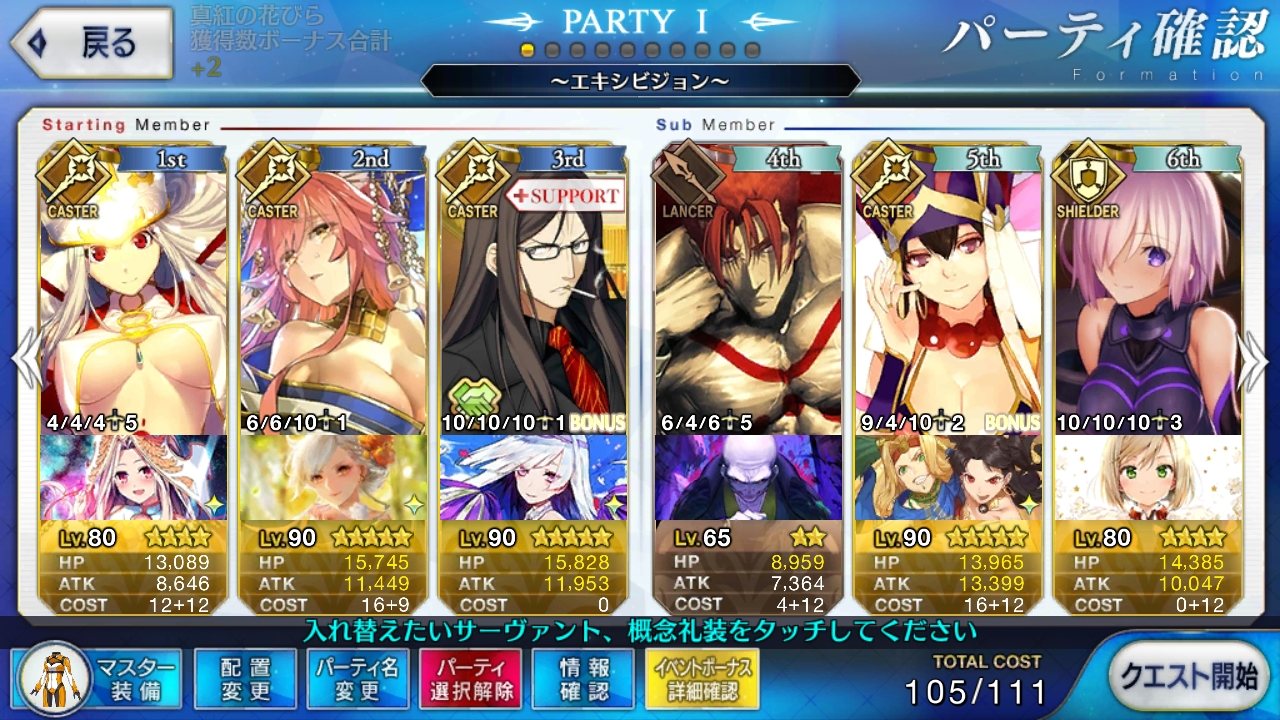Start the quest with クエスト開始
Screen dimensions: 1280x720
coord(1187,677)
